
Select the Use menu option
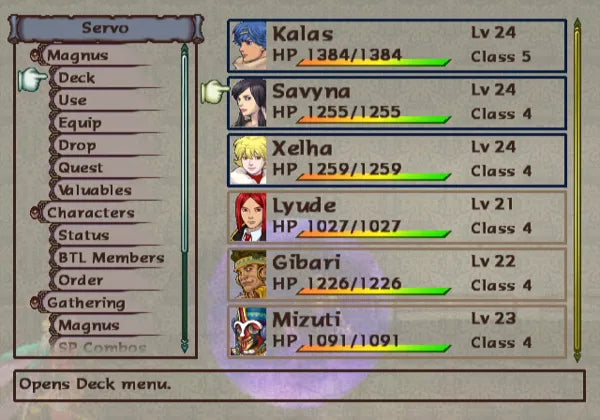[x=73, y=101]
